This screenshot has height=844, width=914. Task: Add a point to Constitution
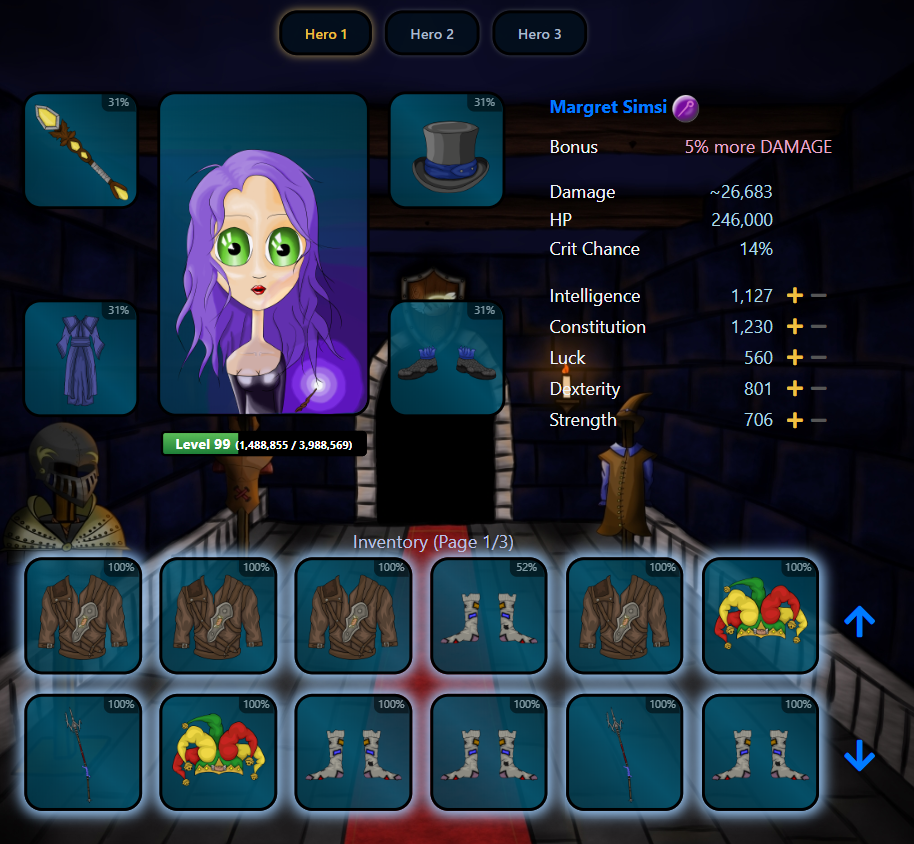click(795, 327)
